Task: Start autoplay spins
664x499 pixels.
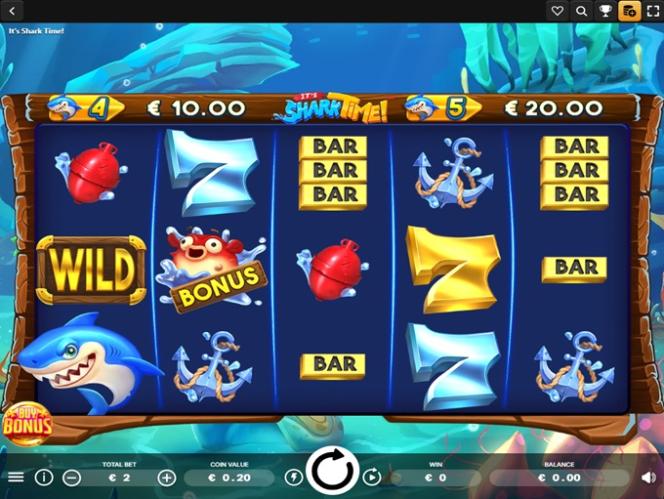Action: click(372, 478)
